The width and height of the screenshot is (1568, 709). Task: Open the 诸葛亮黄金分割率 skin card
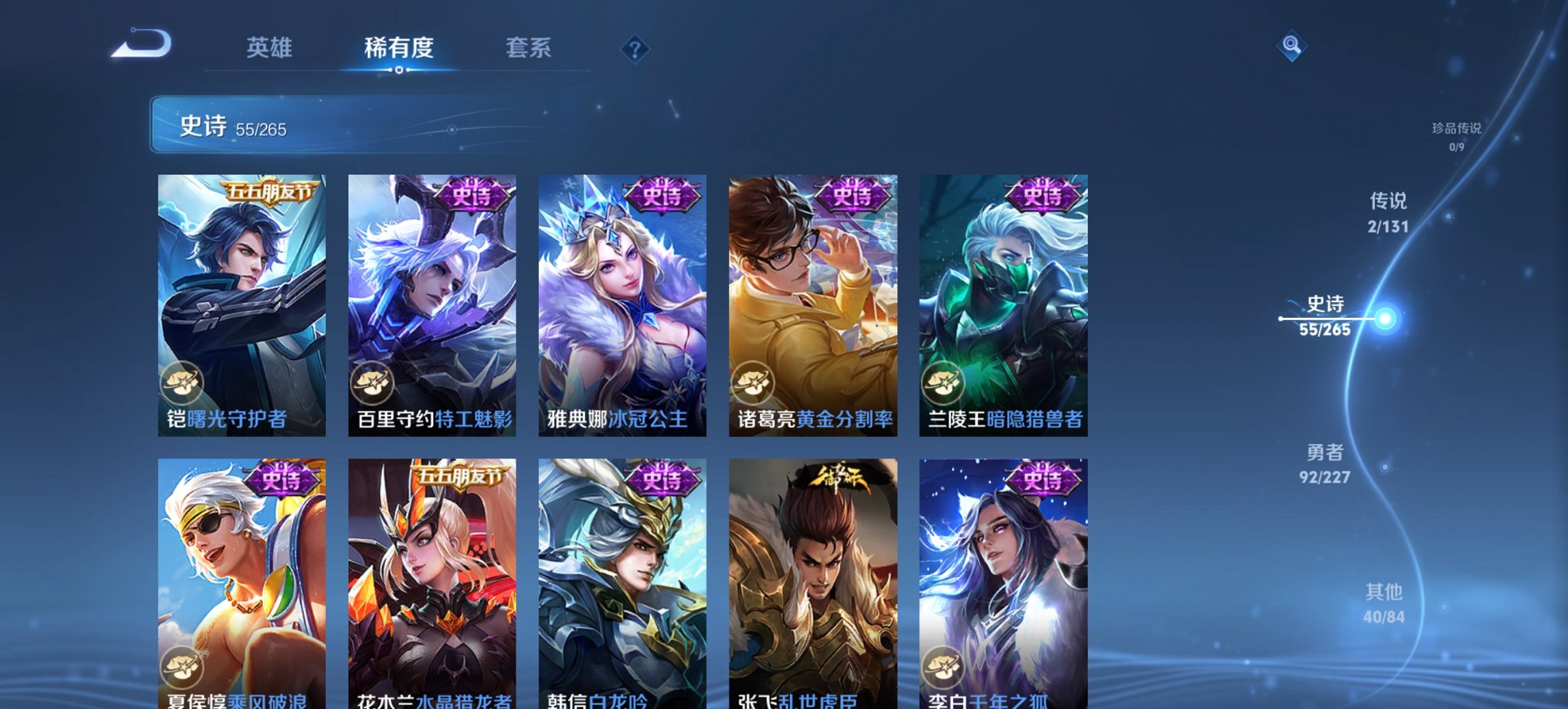tap(816, 294)
